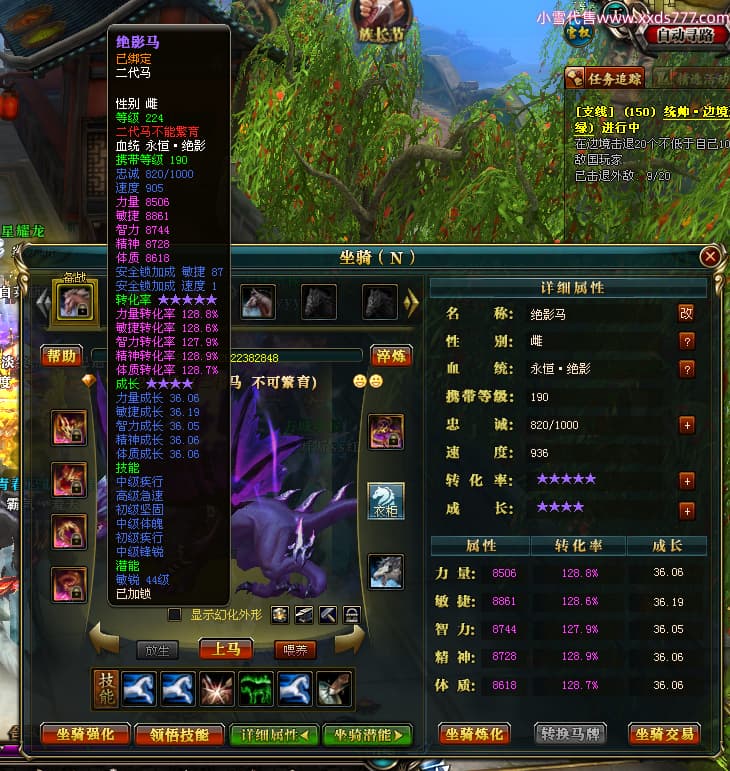Open 坐骑炼化 mount refining

pos(475,734)
